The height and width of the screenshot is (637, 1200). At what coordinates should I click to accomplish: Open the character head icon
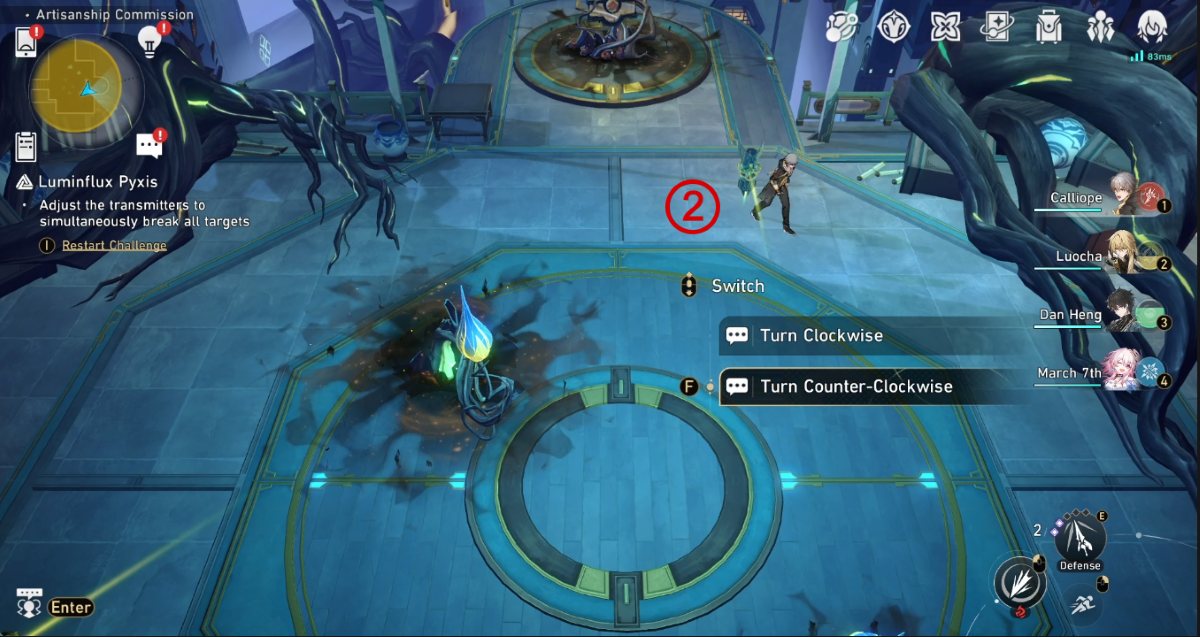(1154, 27)
